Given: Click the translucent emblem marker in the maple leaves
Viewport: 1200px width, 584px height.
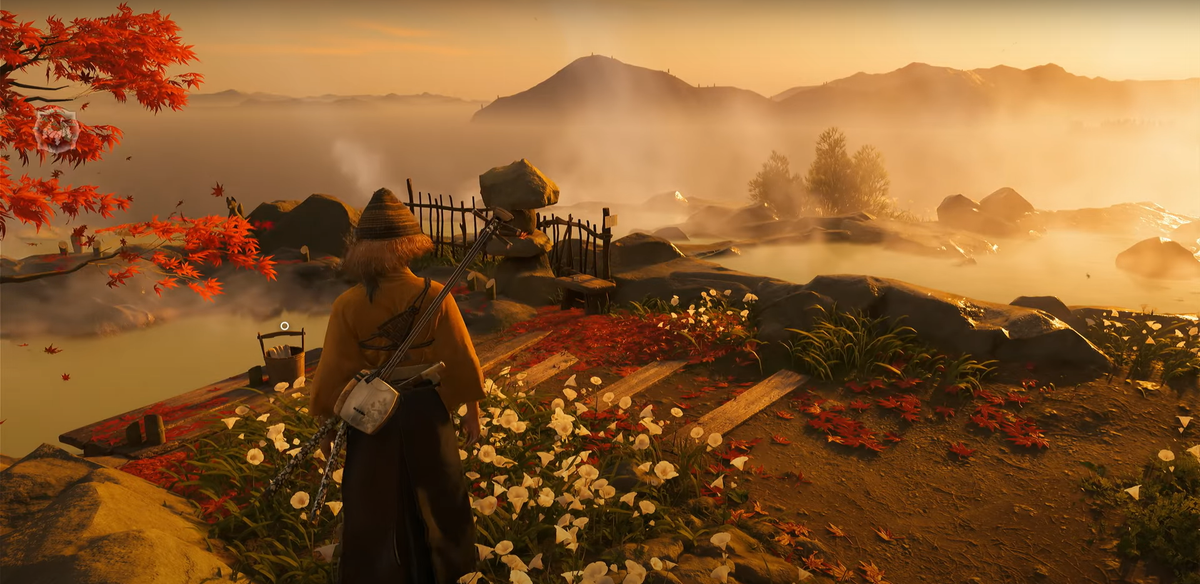Looking at the screenshot, I should 56,130.
